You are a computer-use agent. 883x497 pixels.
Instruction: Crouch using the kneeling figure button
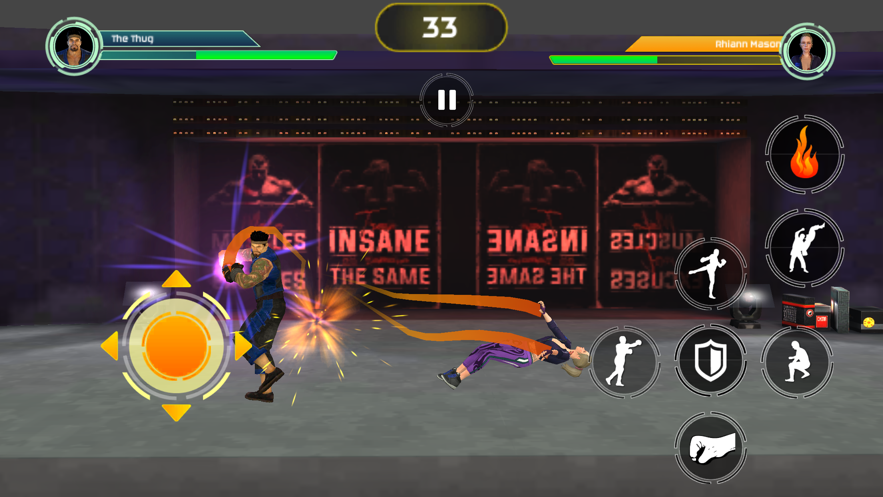[x=797, y=360]
